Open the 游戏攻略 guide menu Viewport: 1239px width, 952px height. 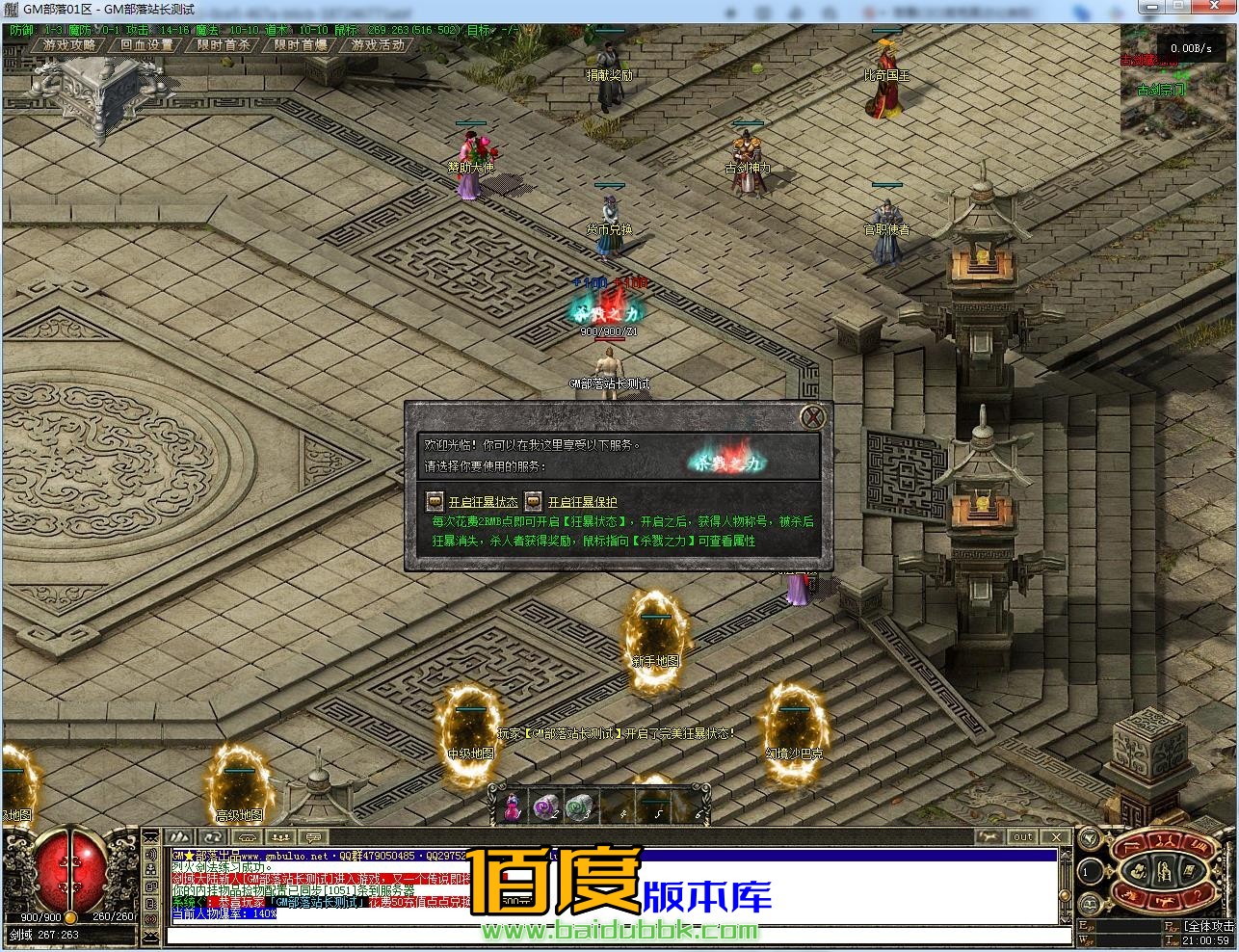click(68, 44)
